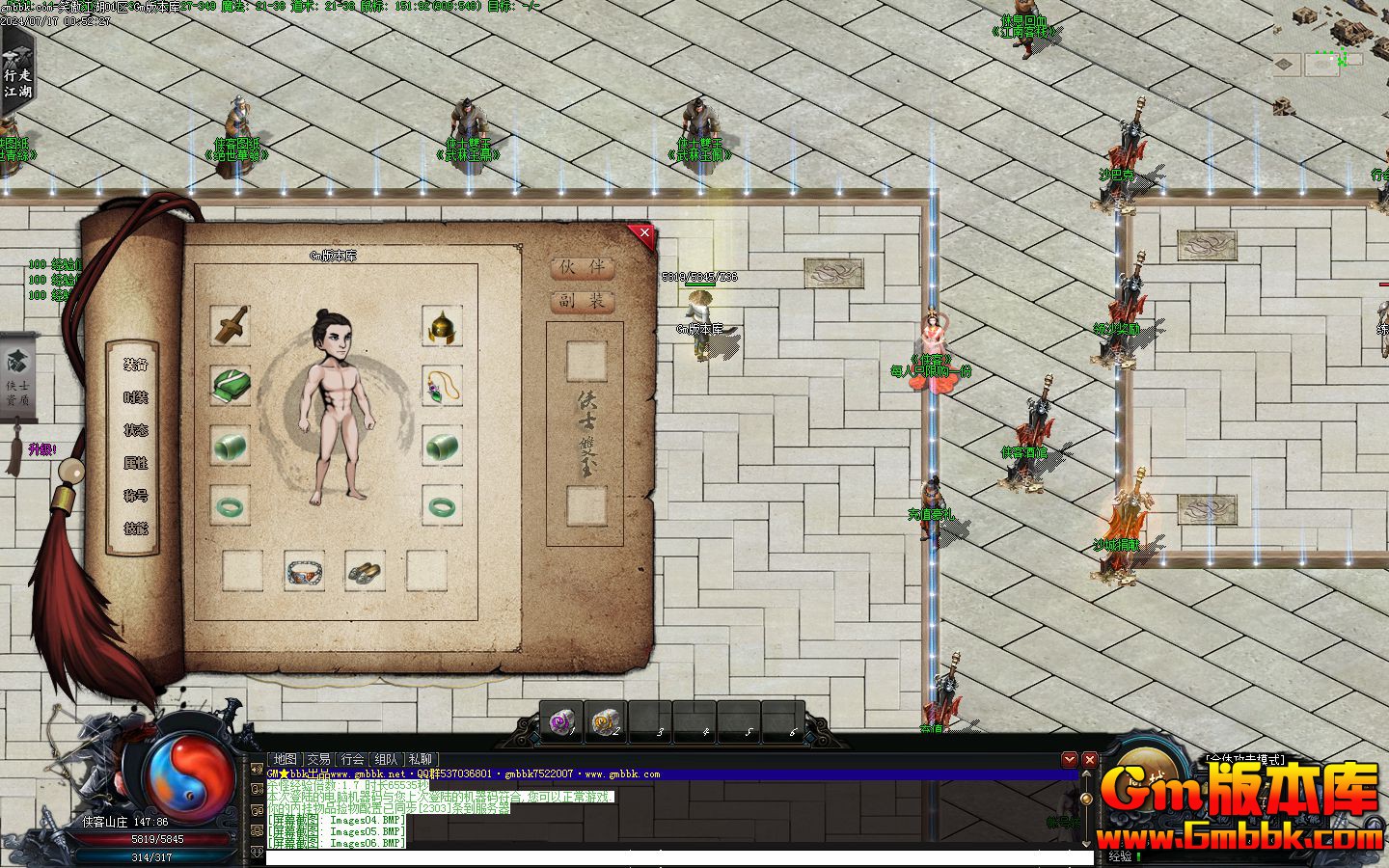This screenshot has width=1389, height=868.
Task: Open the 副装 secondary gear page
Action: (583, 301)
